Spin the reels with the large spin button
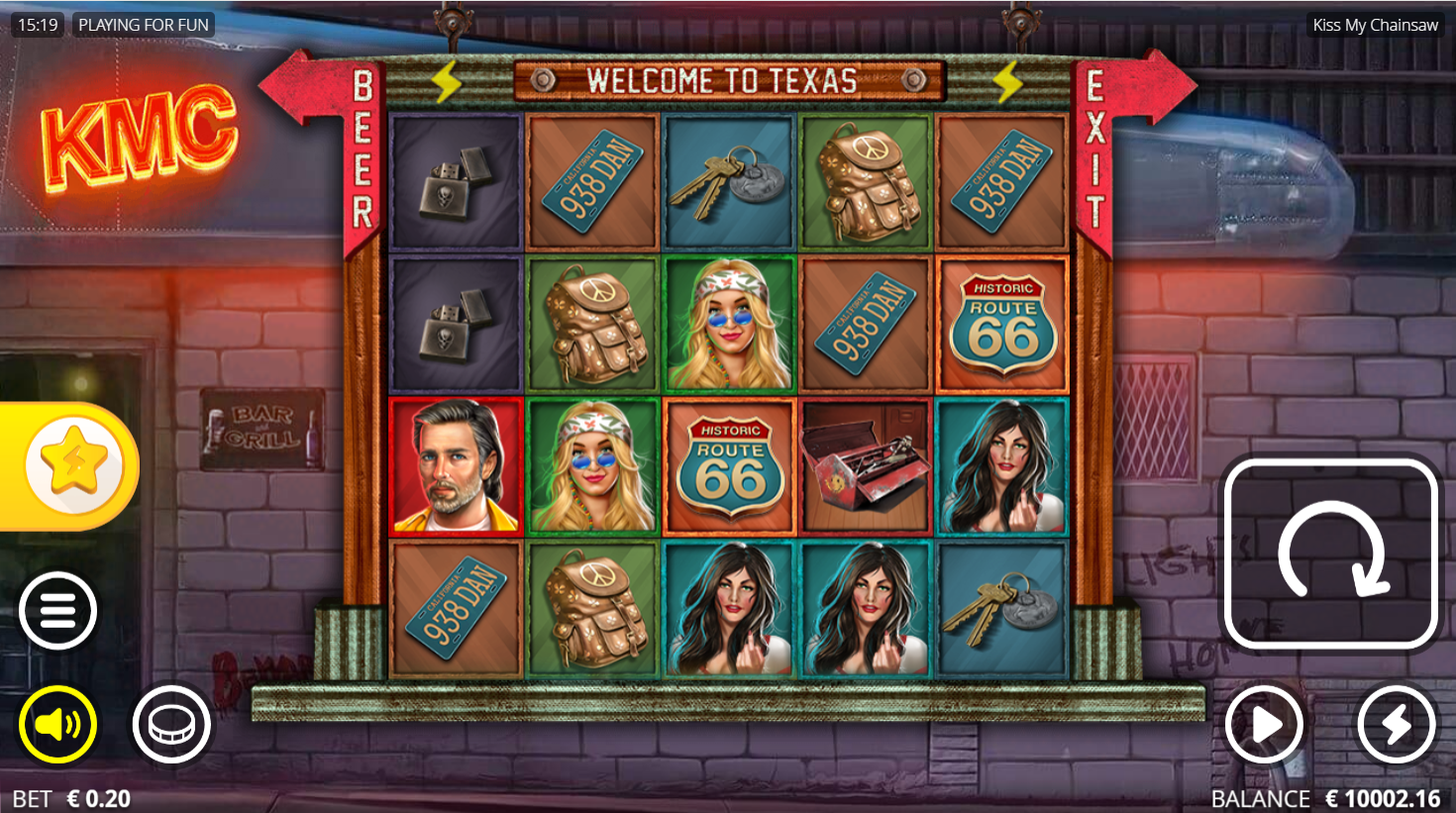 pos(1330,554)
